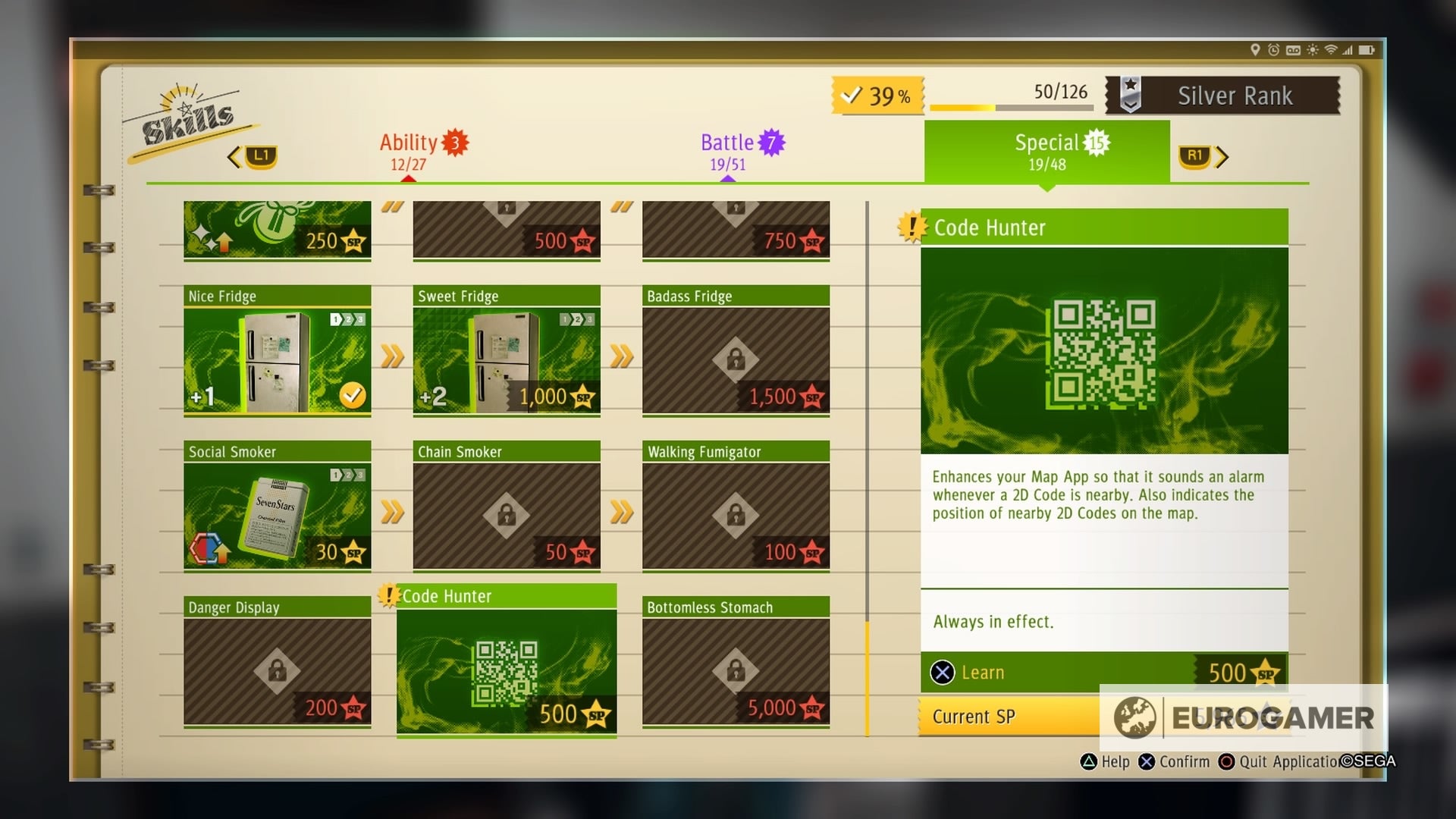Click the yellow checkmark on Nice Fridge
The height and width of the screenshot is (819, 1456).
[x=351, y=394]
